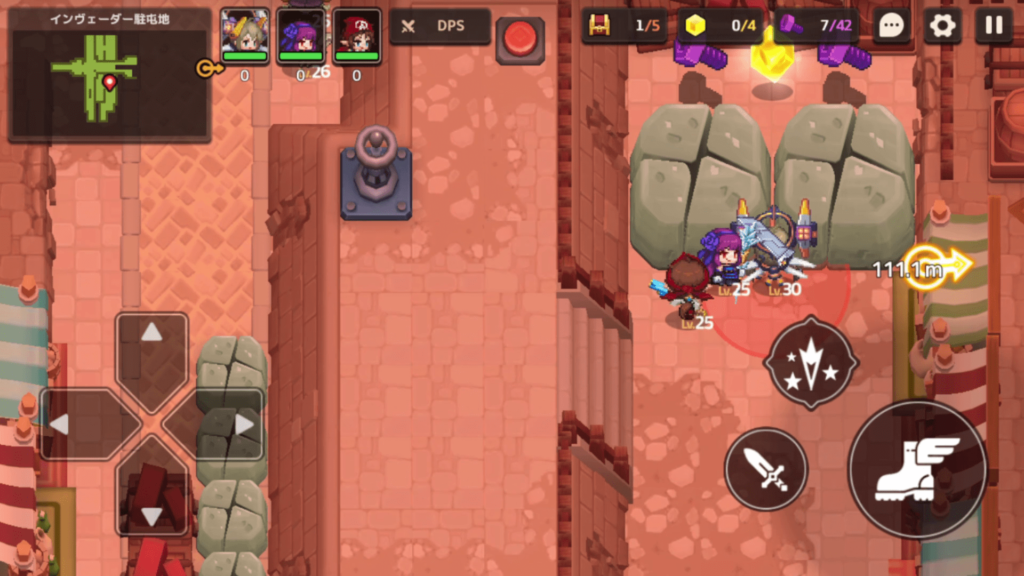Dash using the winged boot button
This screenshot has height=576, width=1024.
point(917,469)
